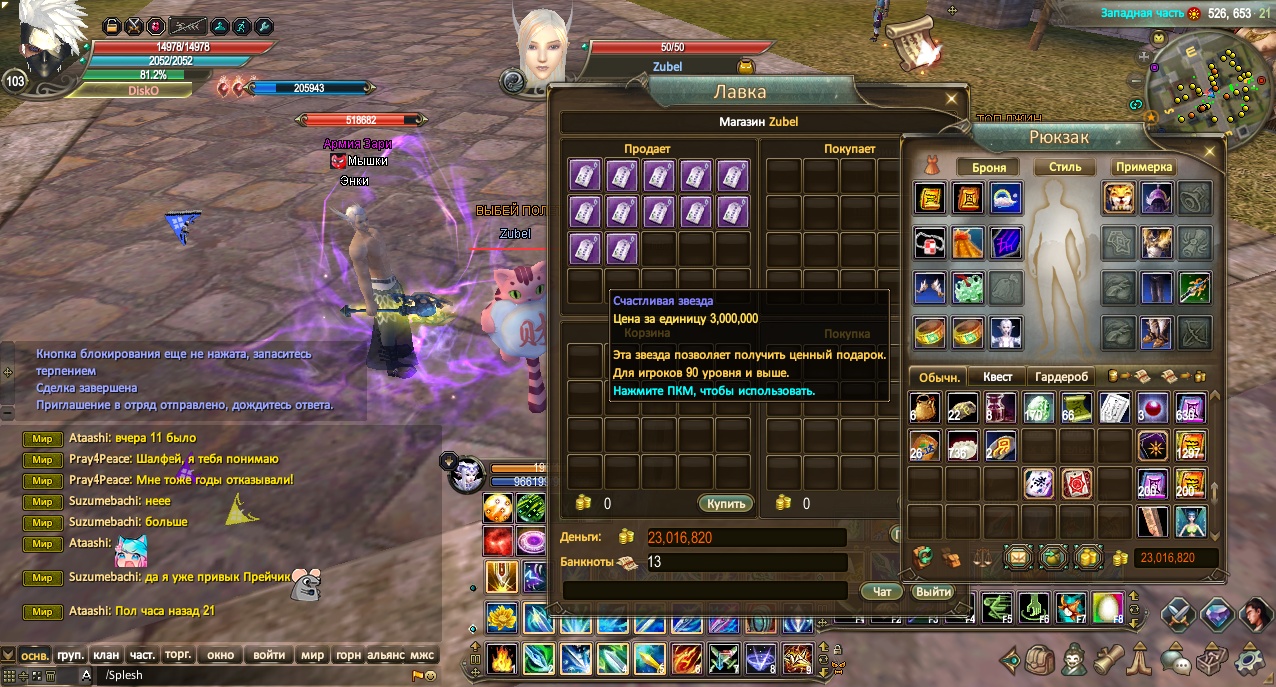Switch to the Броня equipment tab
Screen dimensions: 1276x687
[x=988, y=167]
